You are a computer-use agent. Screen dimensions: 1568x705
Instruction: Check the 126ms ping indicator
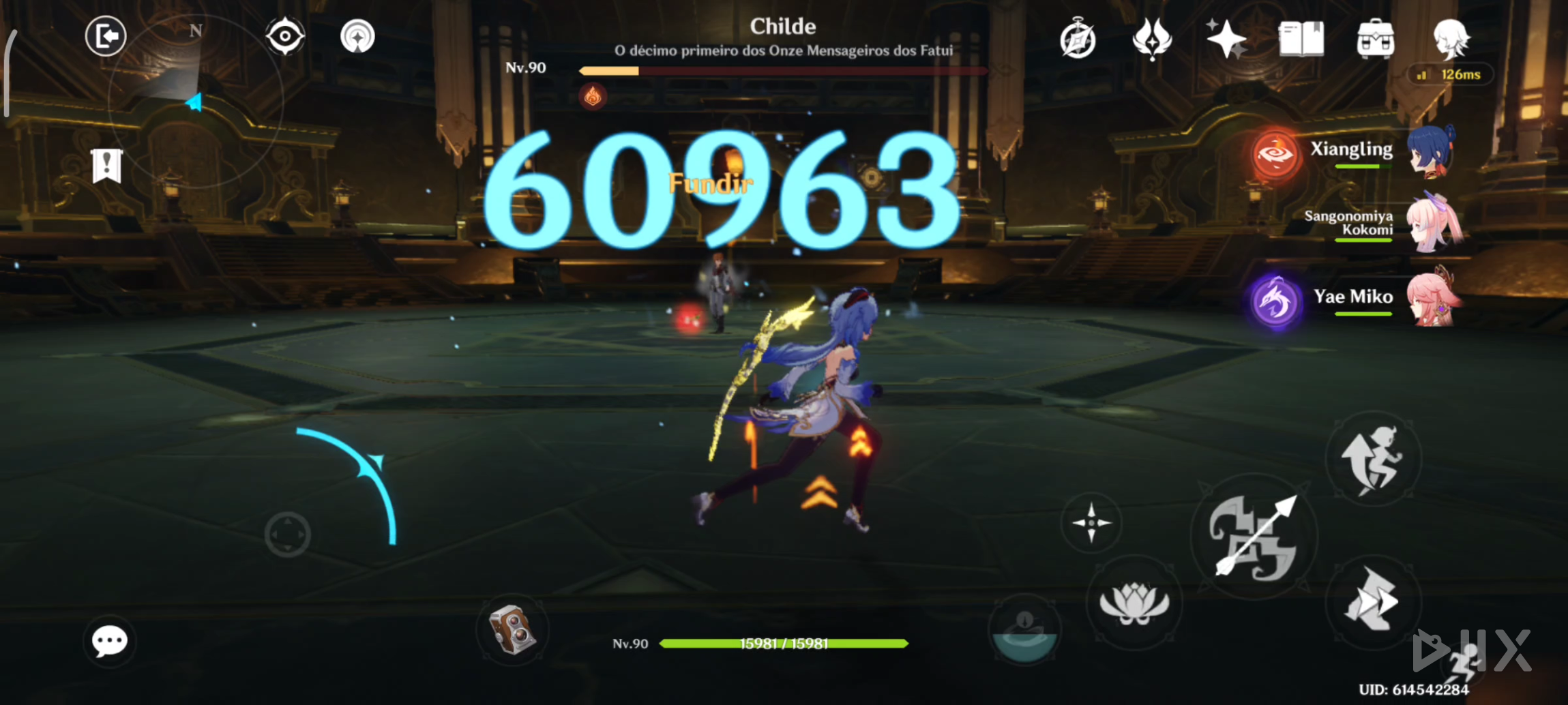tap(1450, 75)
